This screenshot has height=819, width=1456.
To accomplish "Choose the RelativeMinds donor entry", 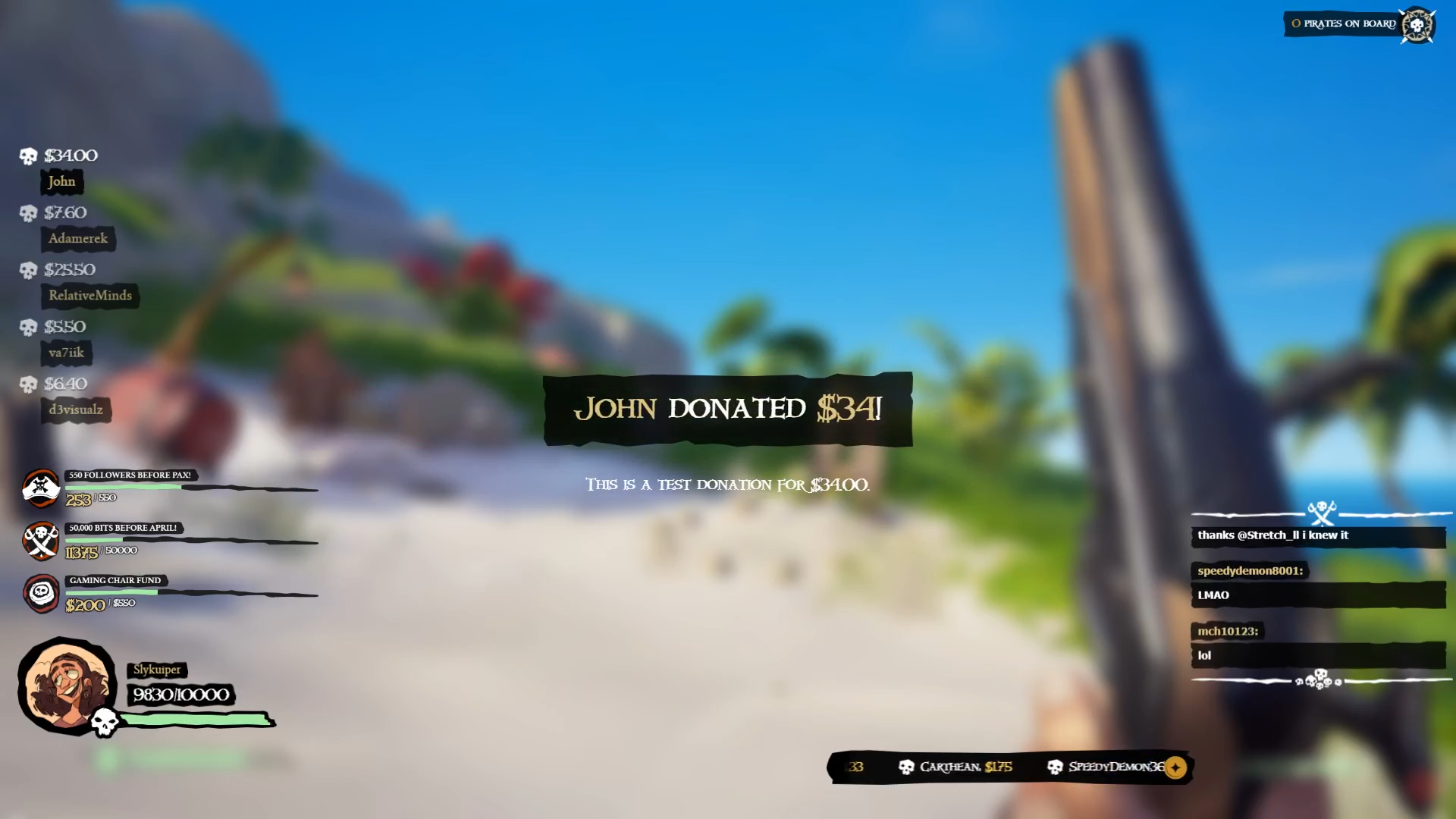I will [90, 295].
